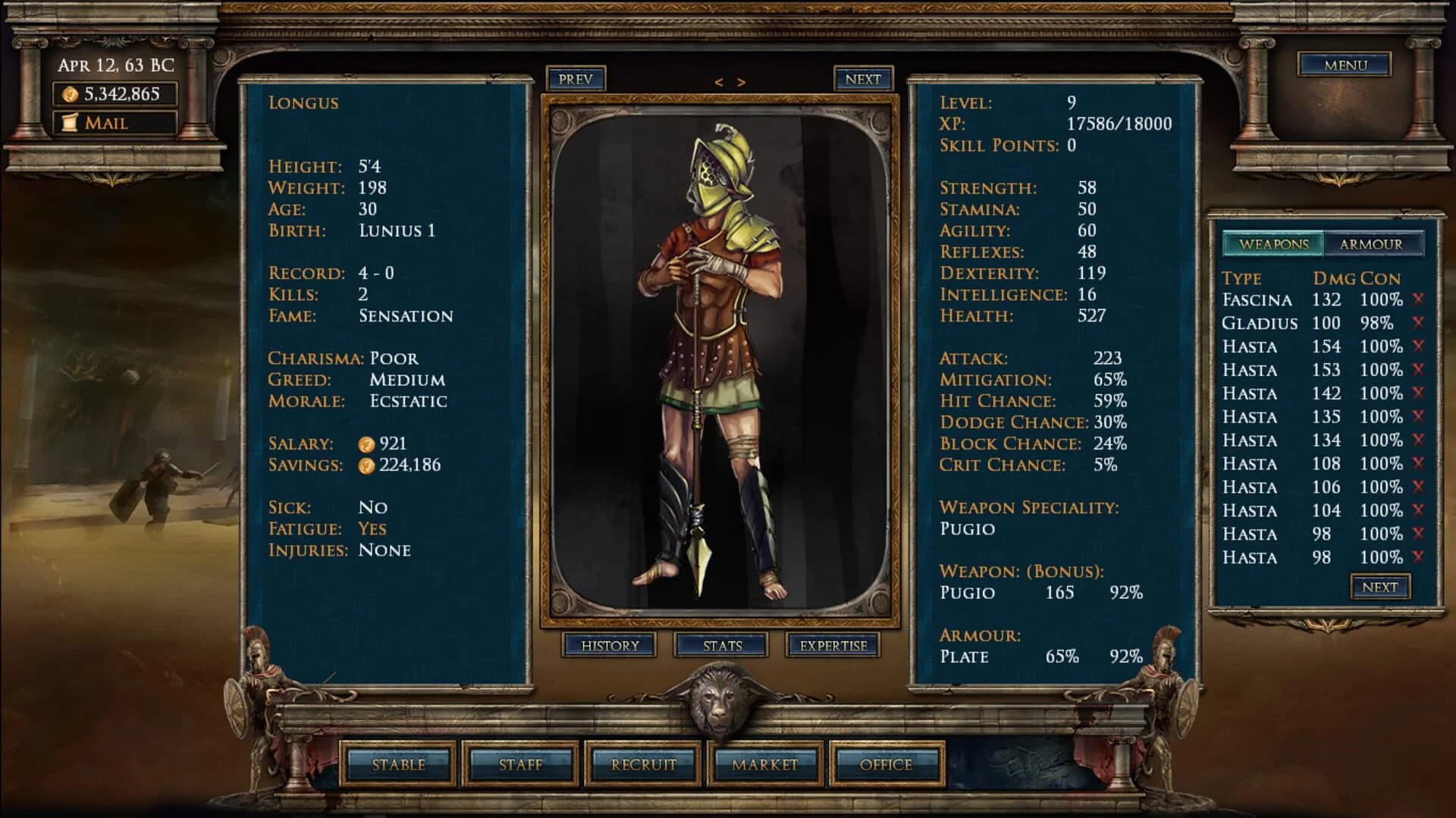Click the gold coin balance icon
Screen dimensions: 1456x818
coord(69,94)
